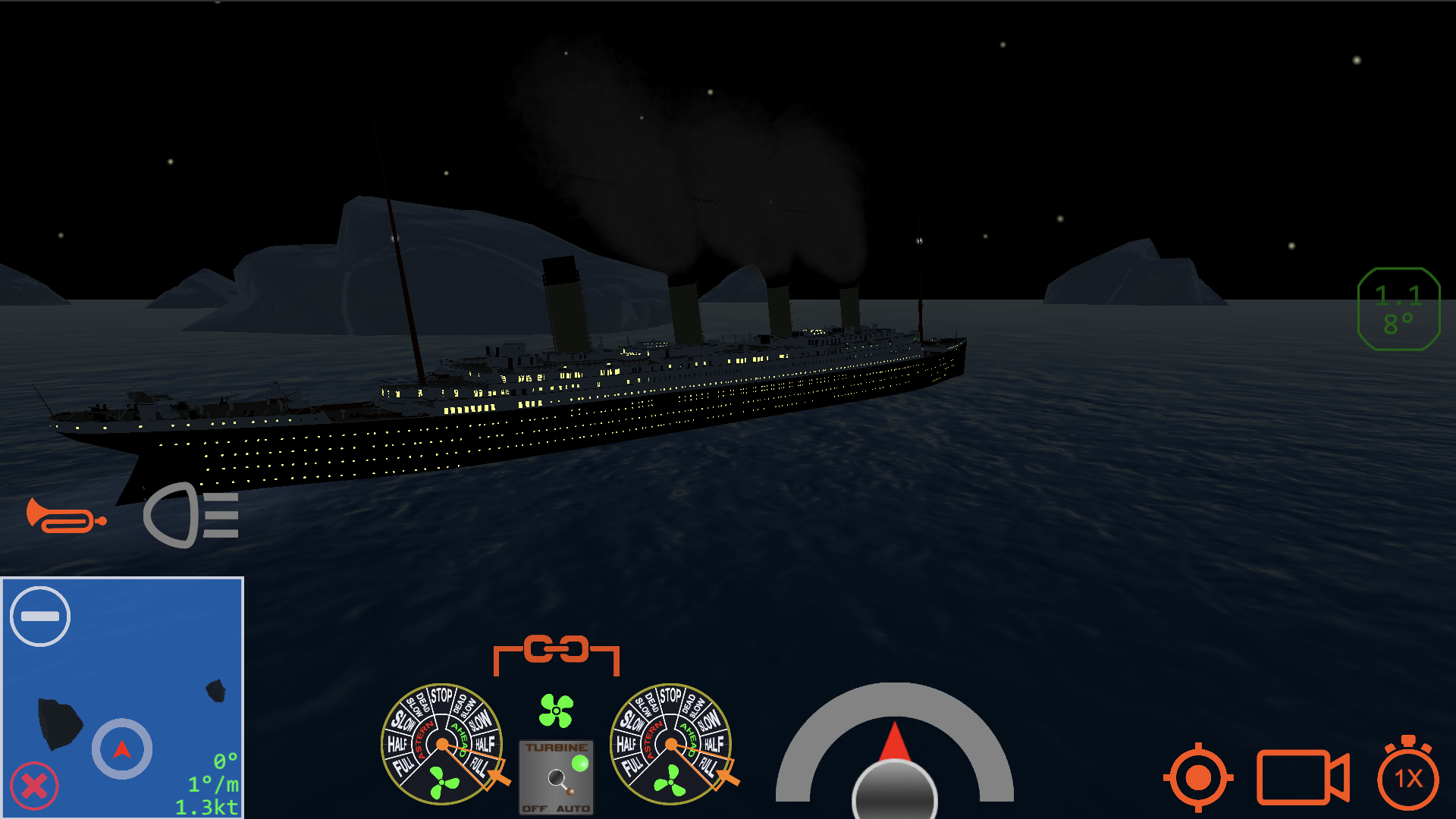Switch the Turbine lever to AUTO
Screen dimensions: 1456x819
[x=572, y=805]
